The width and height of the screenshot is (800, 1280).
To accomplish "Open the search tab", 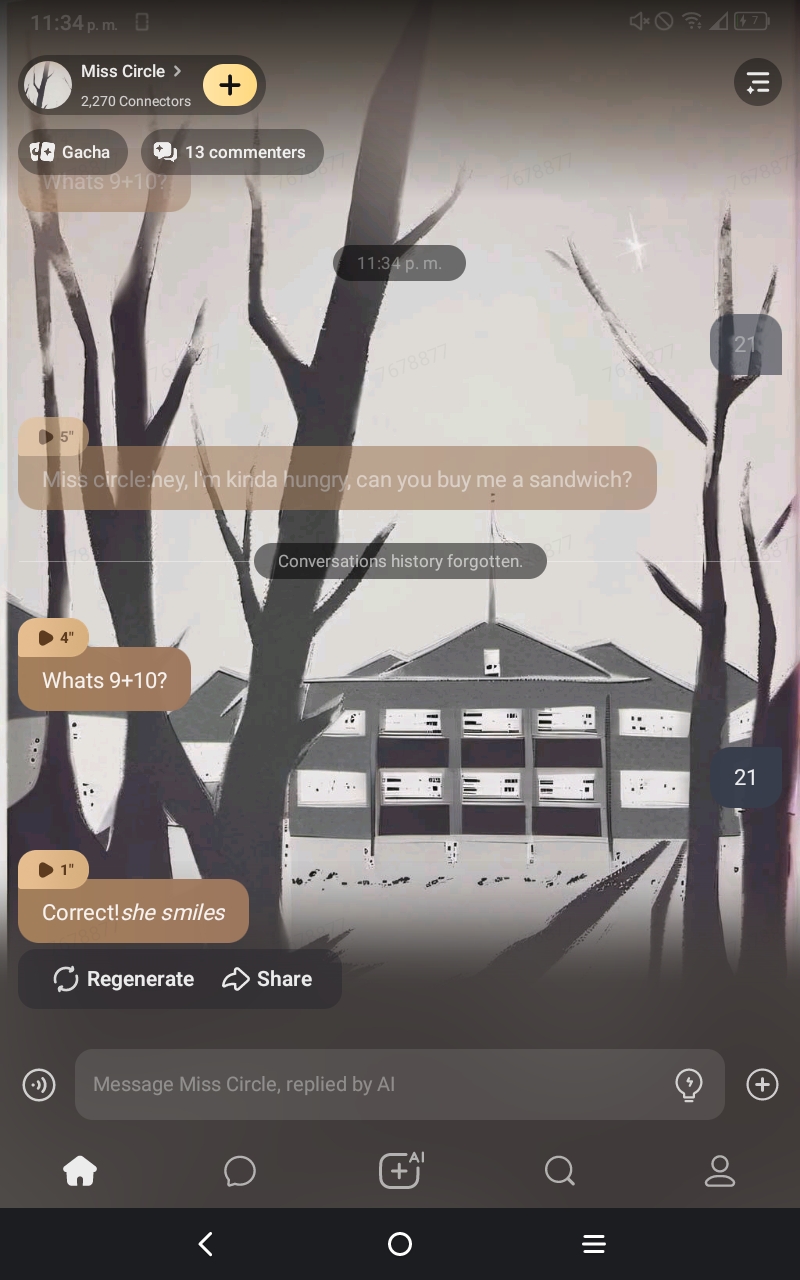I will (560, 1170).
